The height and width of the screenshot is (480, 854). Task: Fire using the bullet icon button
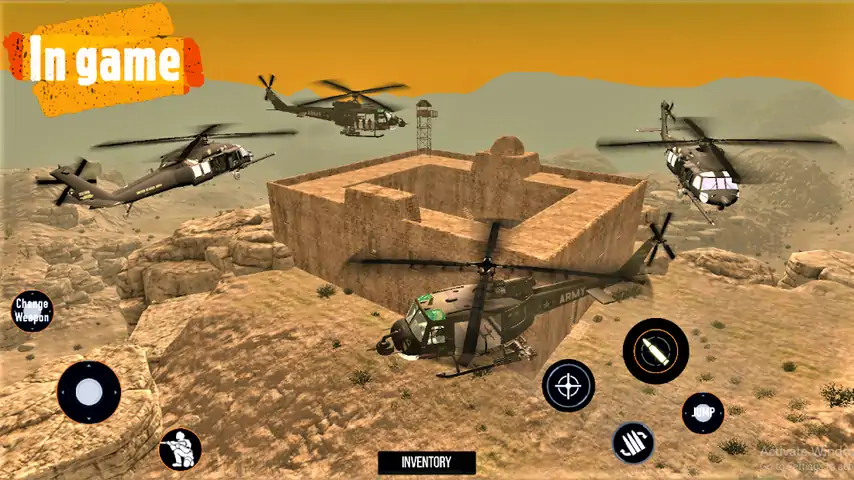(x=655, y=351)
